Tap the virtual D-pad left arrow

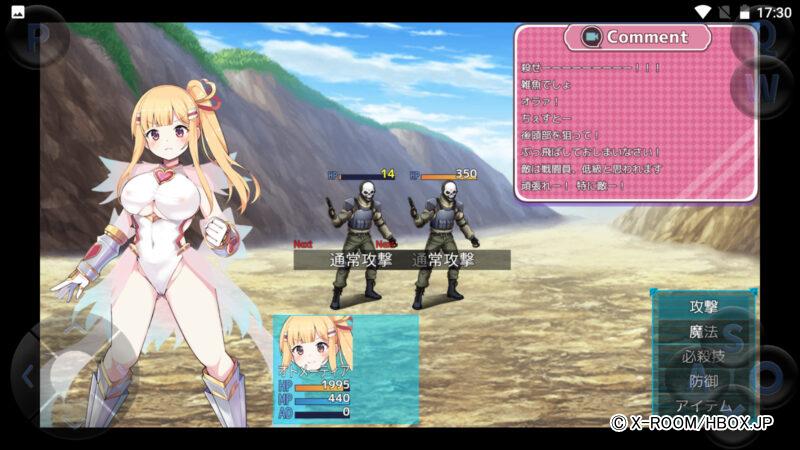point(27,377)
